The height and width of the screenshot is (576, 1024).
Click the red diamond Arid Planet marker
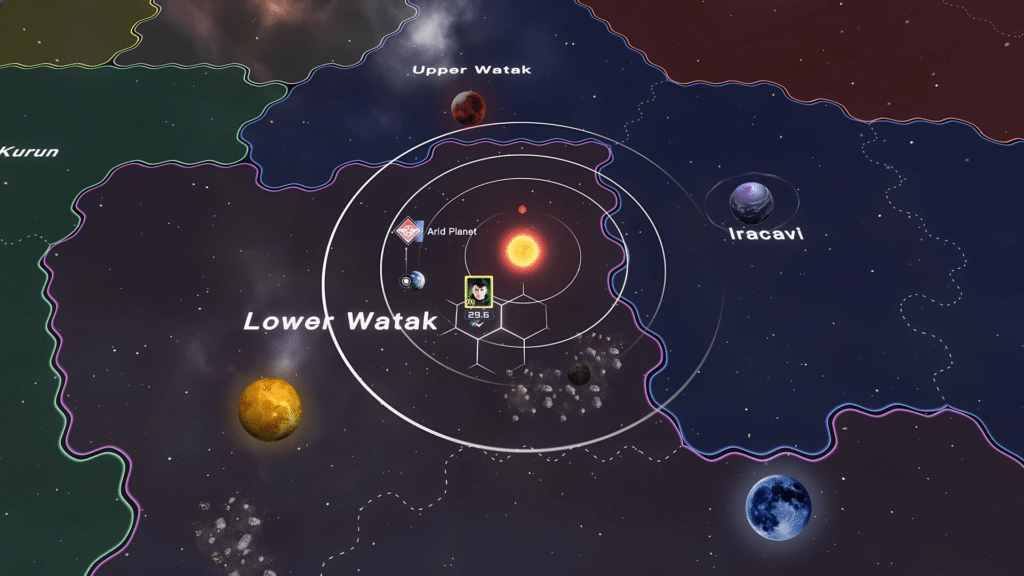pyautogui.click(x=406, y=232)
